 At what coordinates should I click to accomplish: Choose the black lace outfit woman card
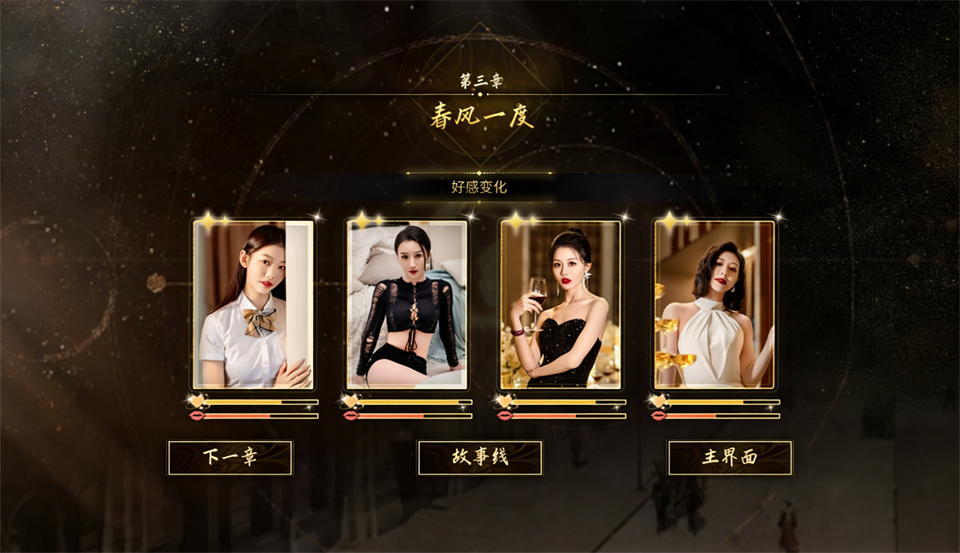[407, 305]
